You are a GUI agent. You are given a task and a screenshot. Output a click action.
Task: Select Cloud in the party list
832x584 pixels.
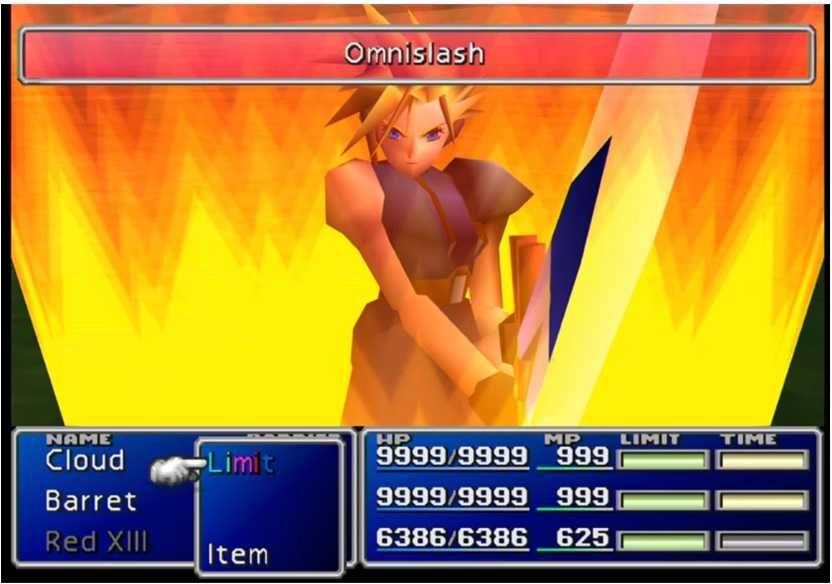click(85, 461)
